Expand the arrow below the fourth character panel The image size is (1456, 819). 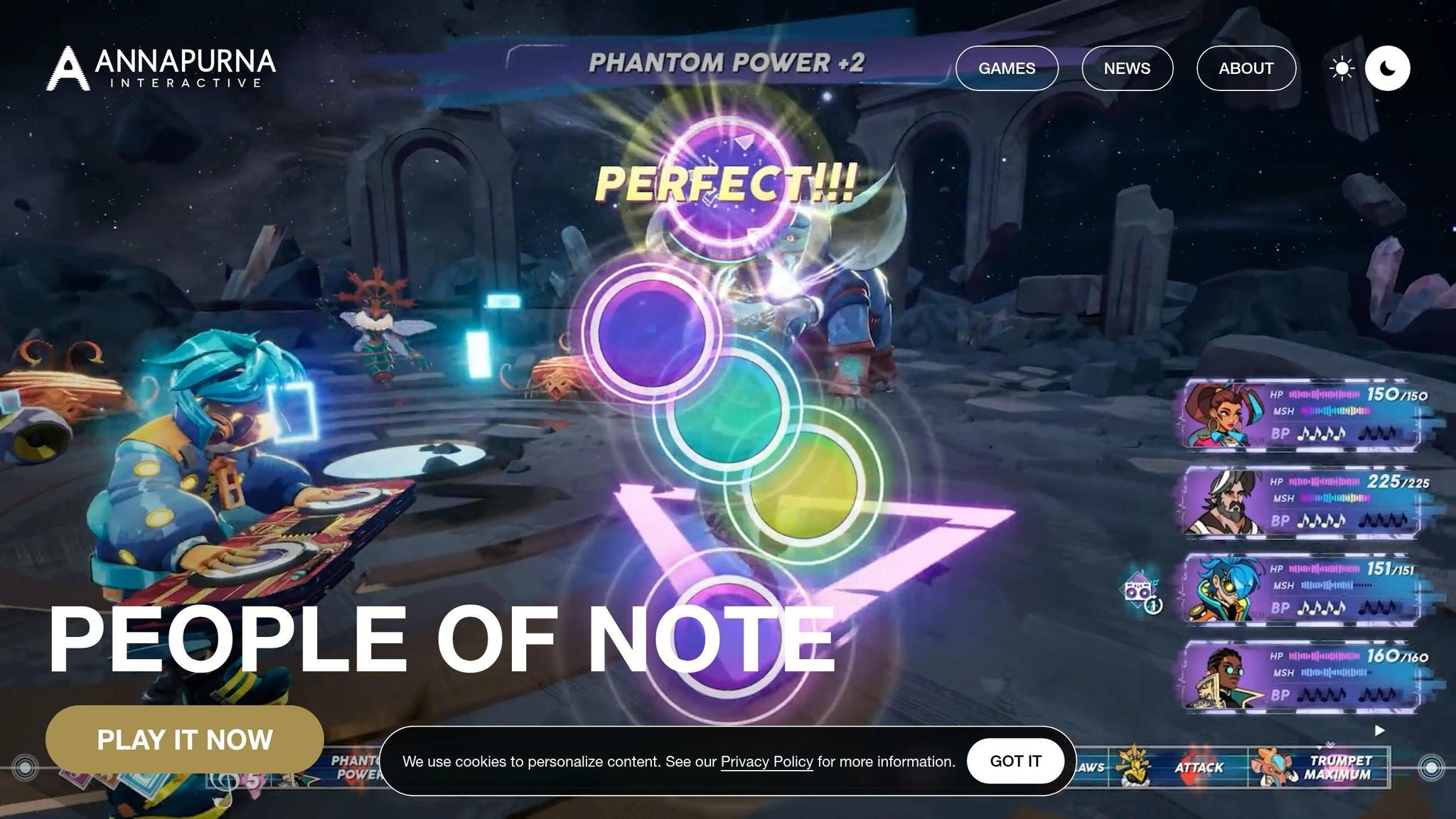pyautogui.click(x=1380, y=729)
